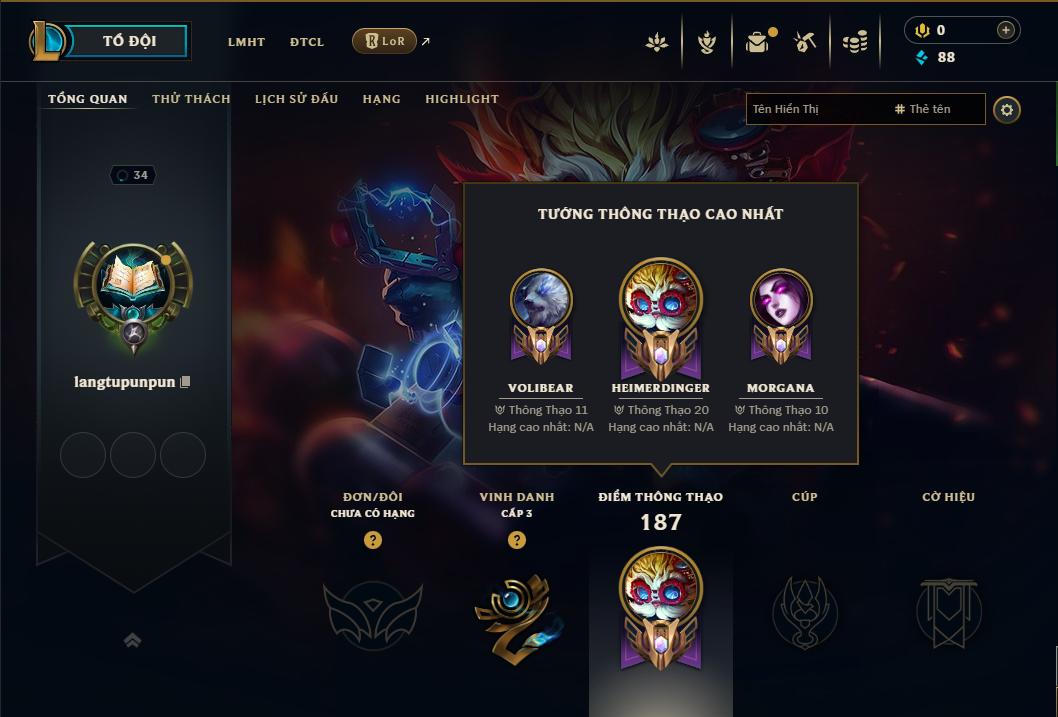Go to the LMHT section
The width and height of the screenshot is (1058, 717).
[x=246, y=42]
